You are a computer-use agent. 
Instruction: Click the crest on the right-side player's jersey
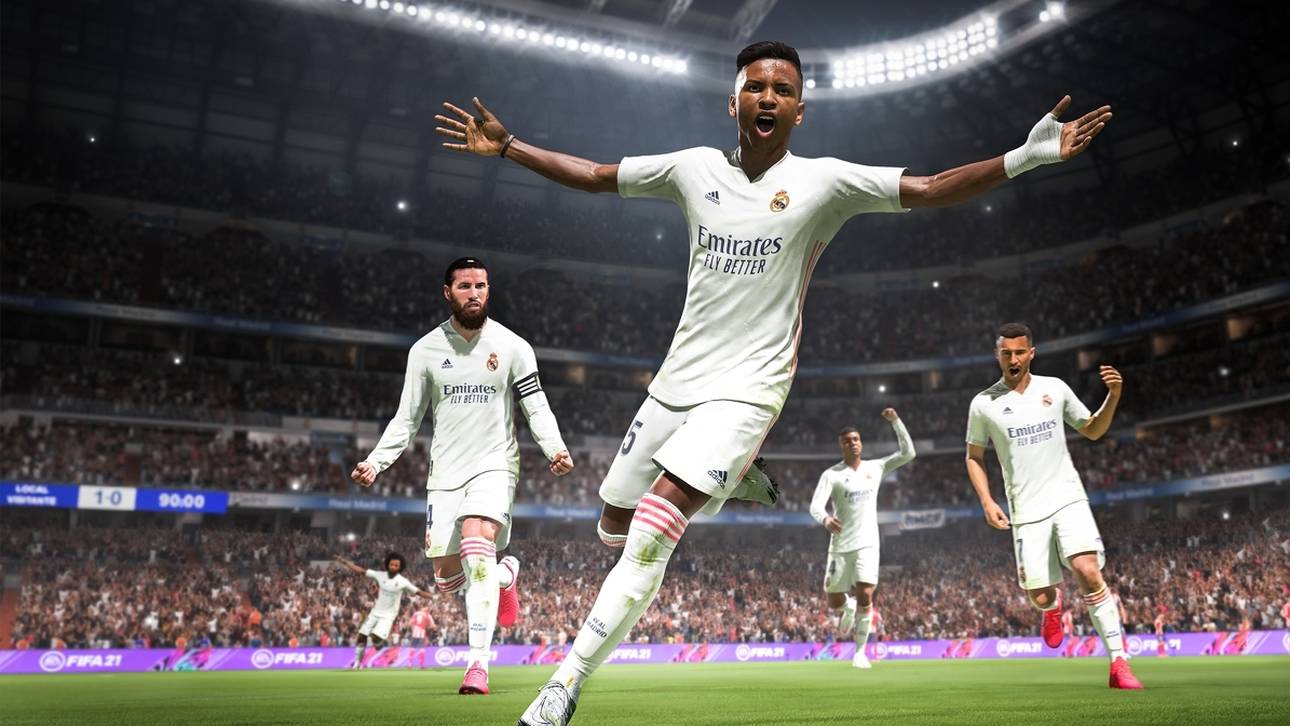click(1046, 400)
